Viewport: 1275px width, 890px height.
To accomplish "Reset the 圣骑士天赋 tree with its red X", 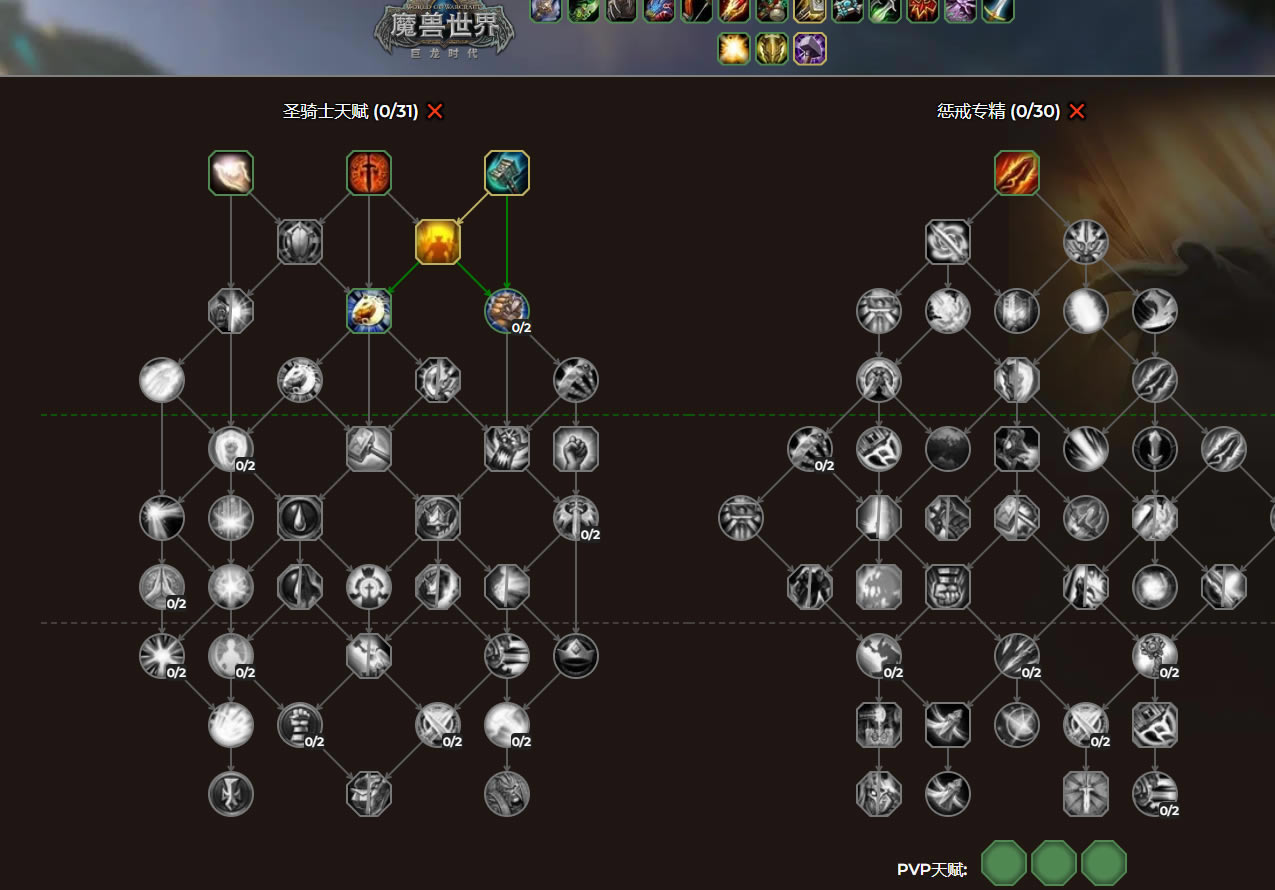I will pos(435,111).
